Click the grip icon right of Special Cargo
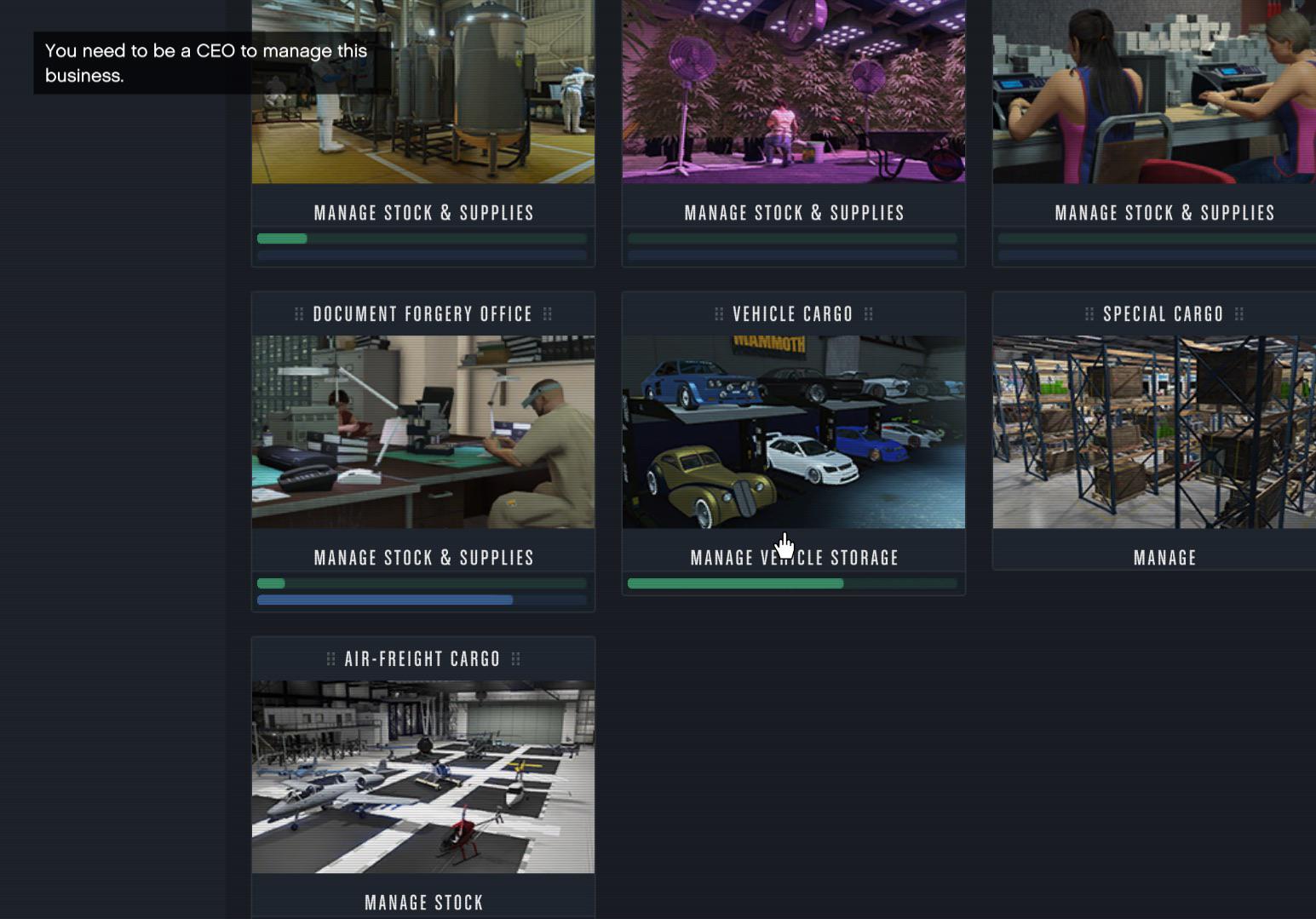This screenshot has width=1316, height=919. pos(1239,313)
